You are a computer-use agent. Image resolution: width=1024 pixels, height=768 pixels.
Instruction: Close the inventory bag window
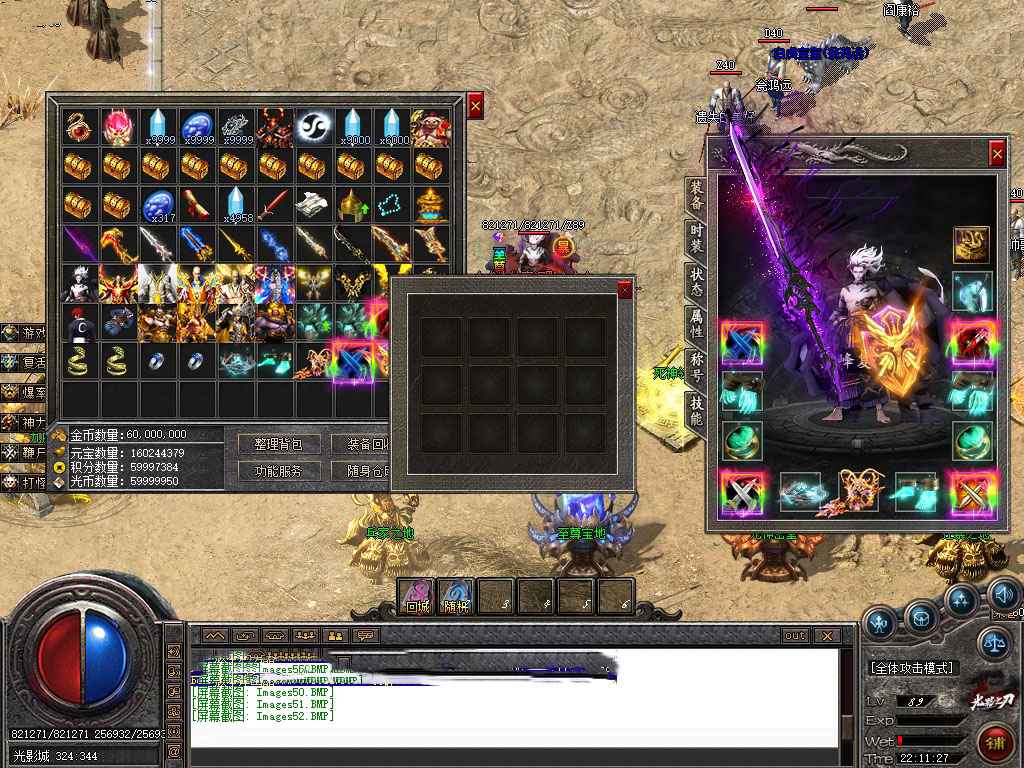(475, 105)
